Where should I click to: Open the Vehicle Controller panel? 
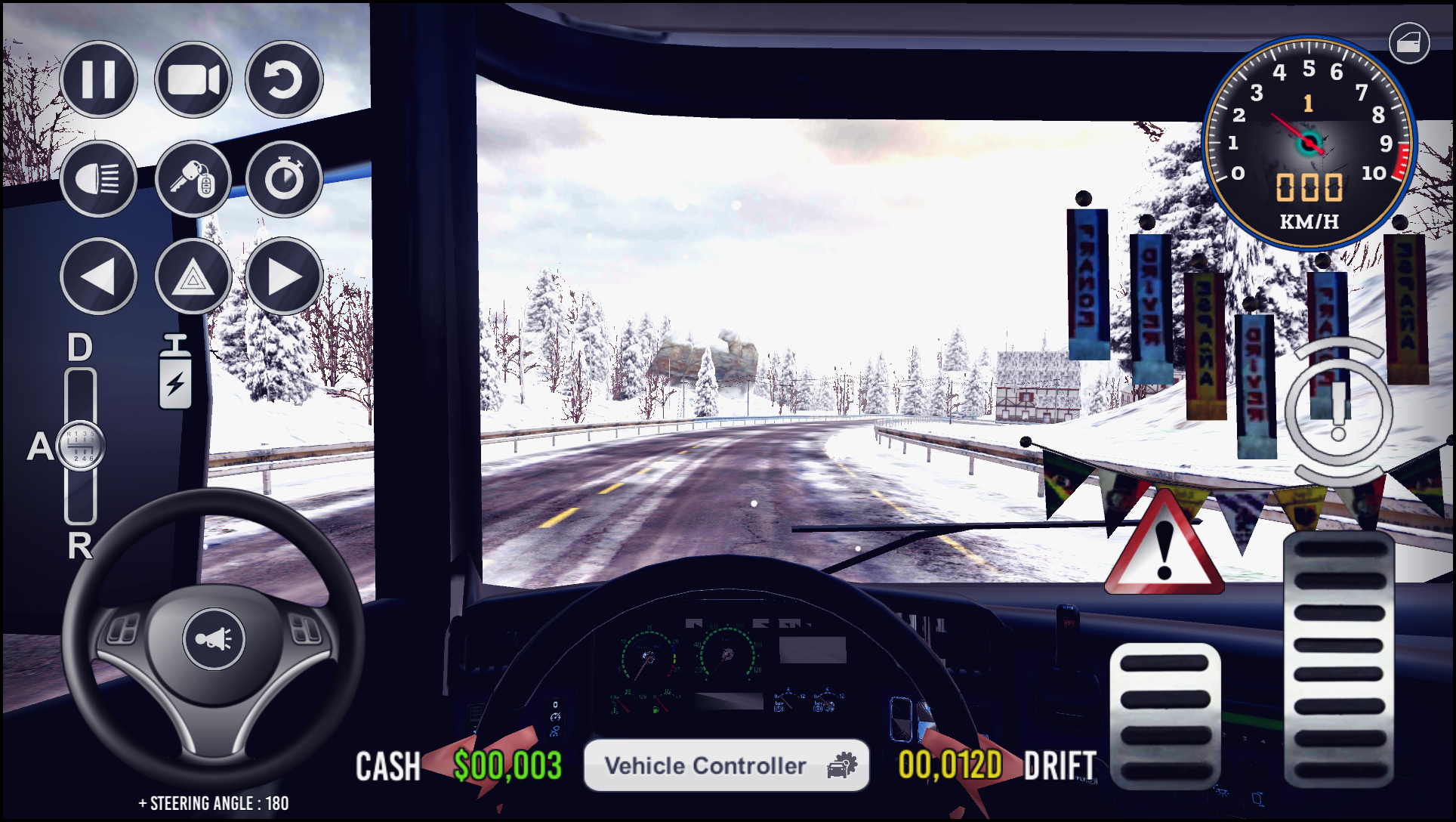726,765
